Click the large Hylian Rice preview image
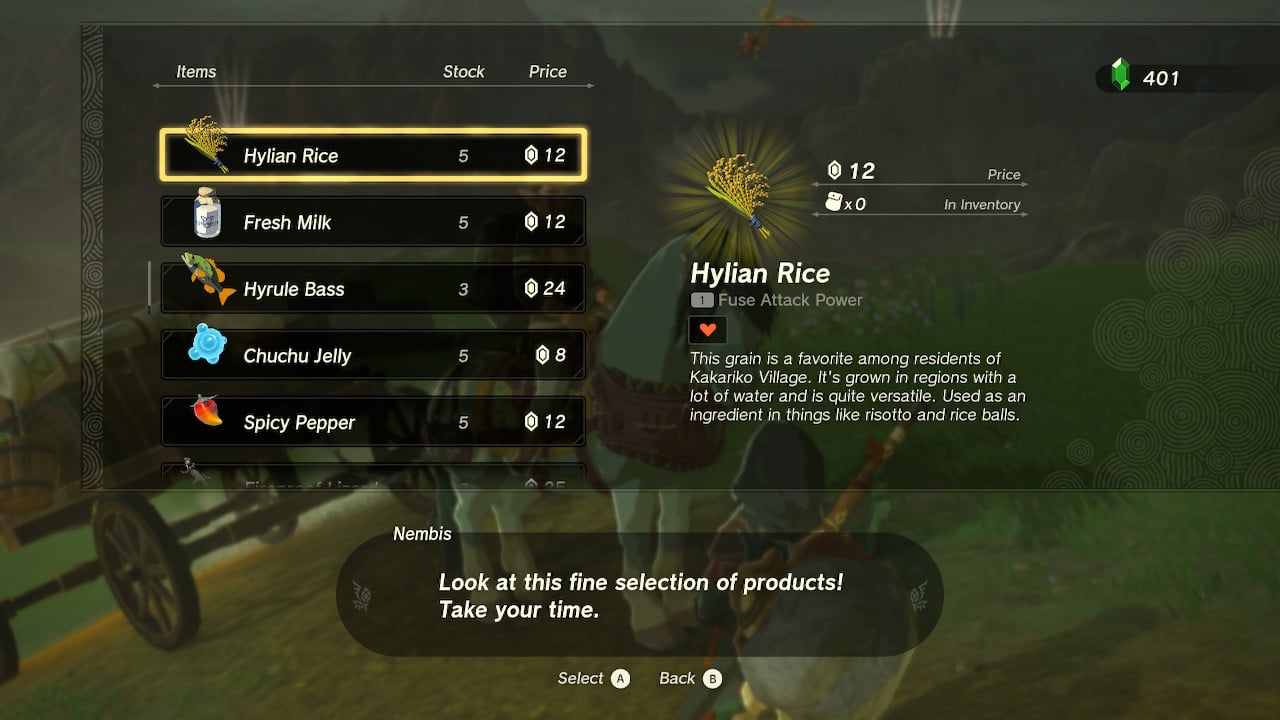The height and width of the screenshot is (720, 1280). click(741, 192)
